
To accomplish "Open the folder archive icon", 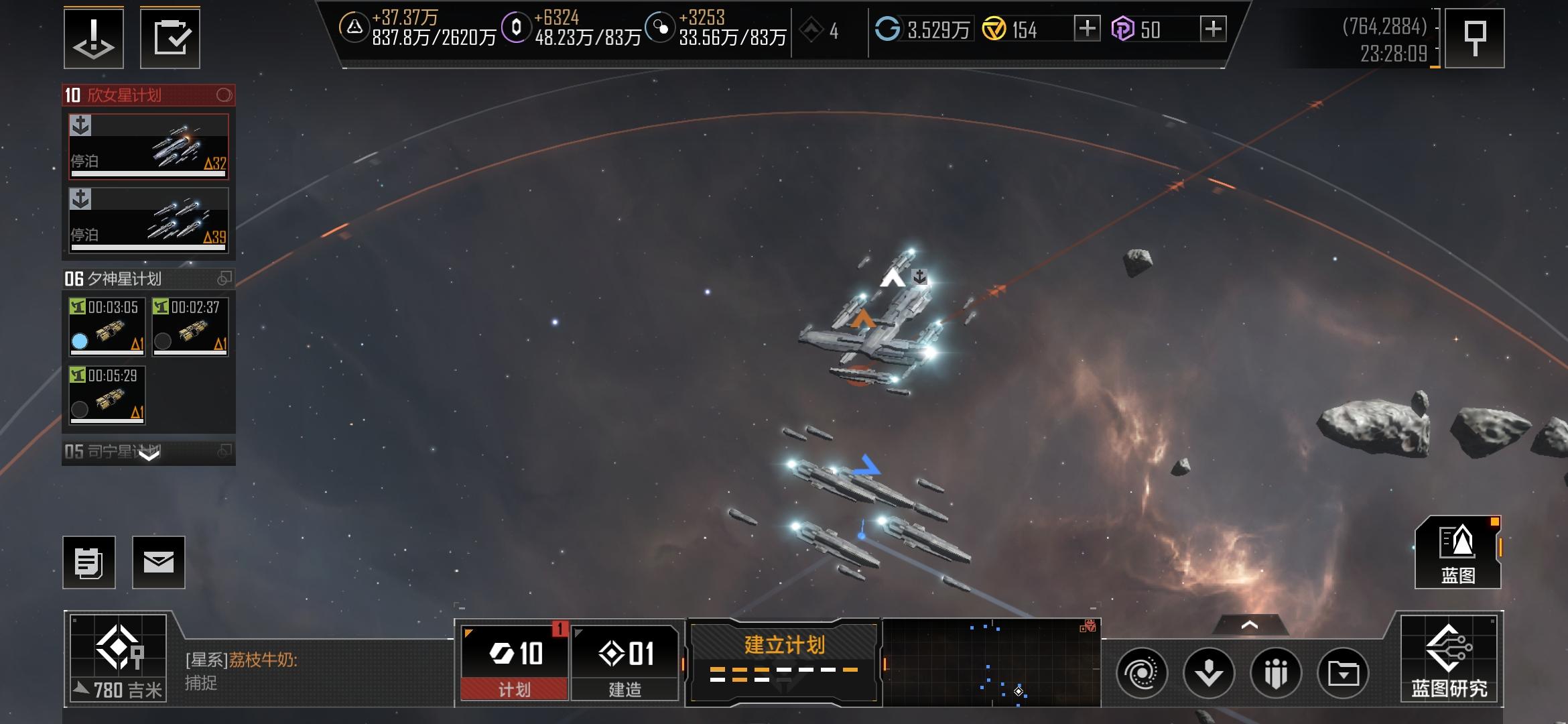I will pyautogui.click(x=1343, y=672).
